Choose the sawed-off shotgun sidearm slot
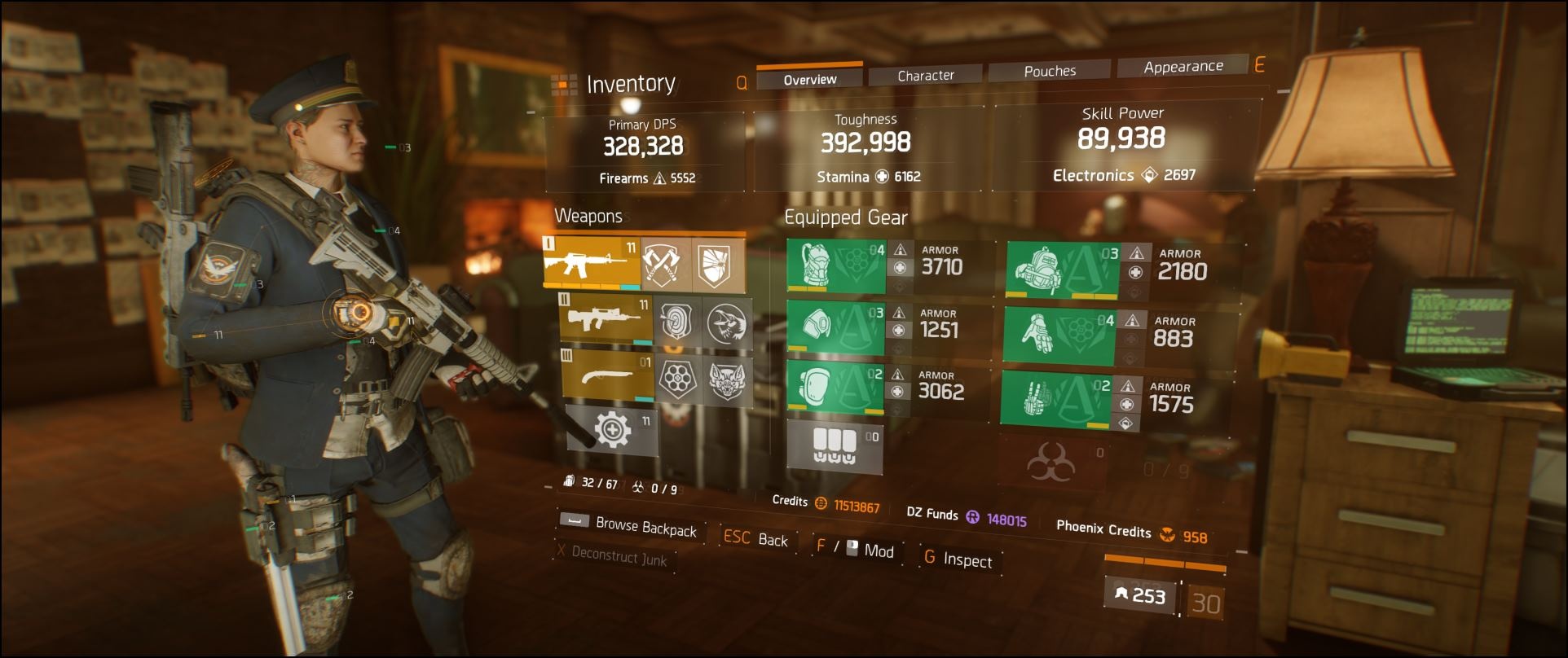The width and height of the screenshot is (1568, 658). [607, 375]
